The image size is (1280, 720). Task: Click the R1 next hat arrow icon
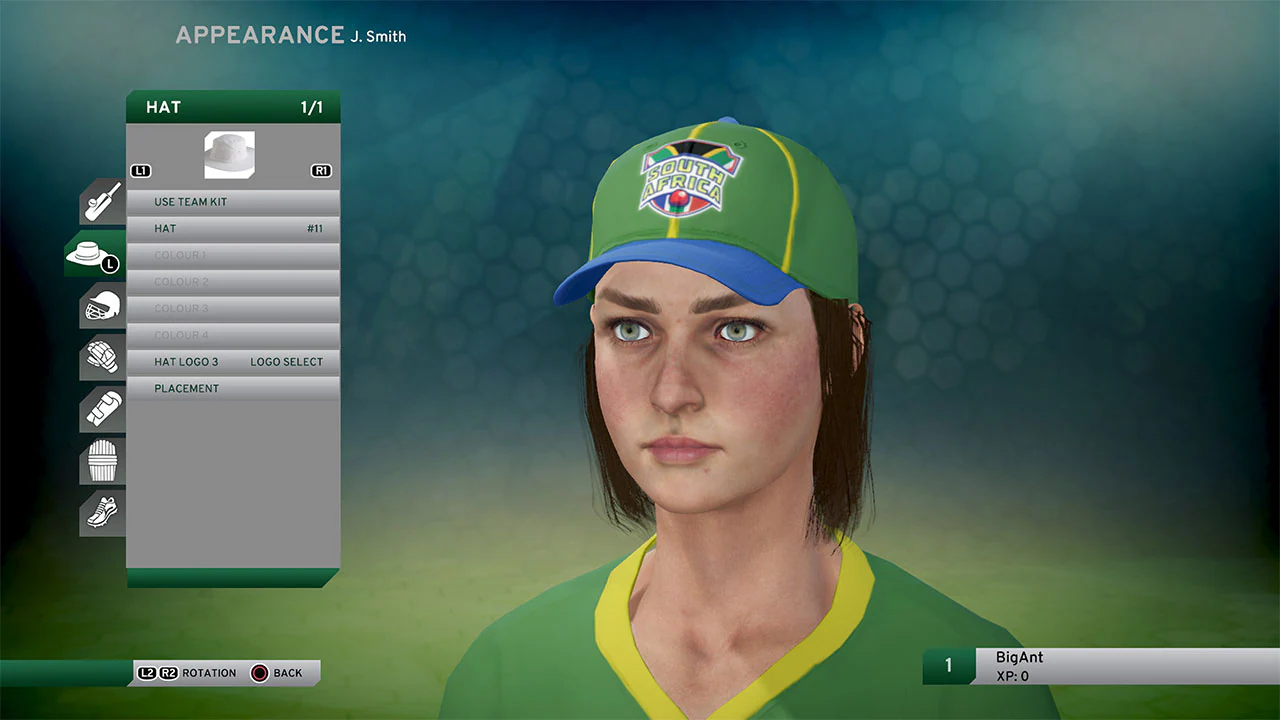[320, 170]
